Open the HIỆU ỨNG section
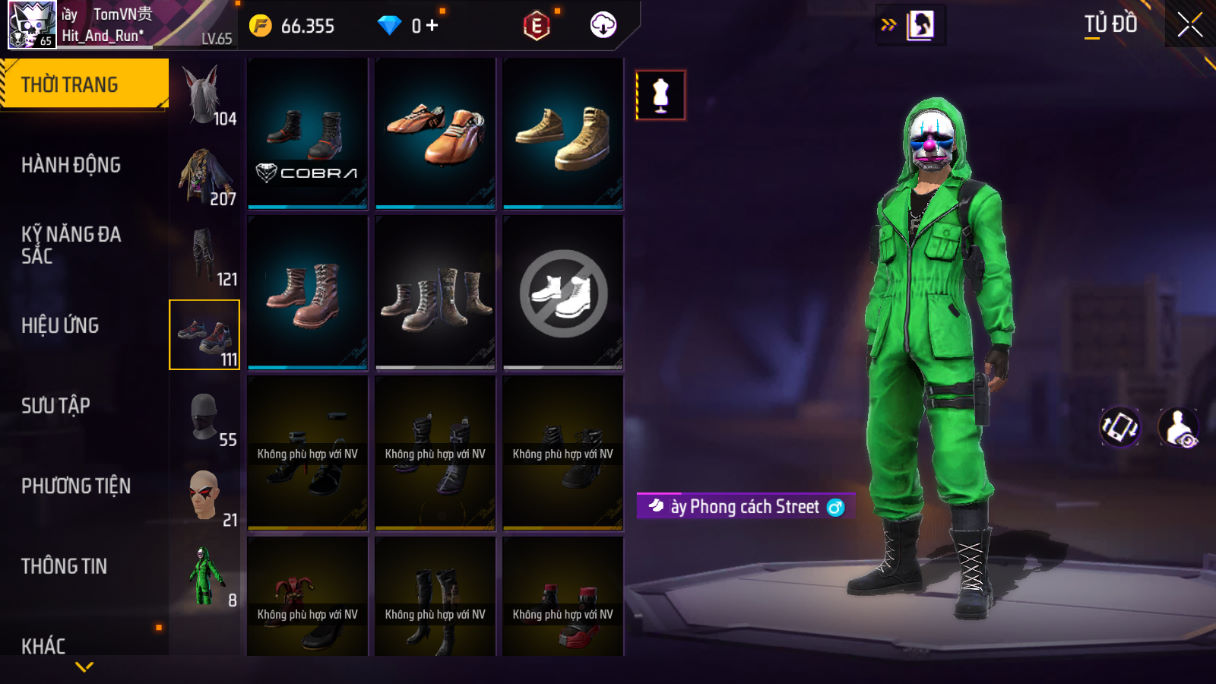The image size is (1216, 684). point(60,325)
